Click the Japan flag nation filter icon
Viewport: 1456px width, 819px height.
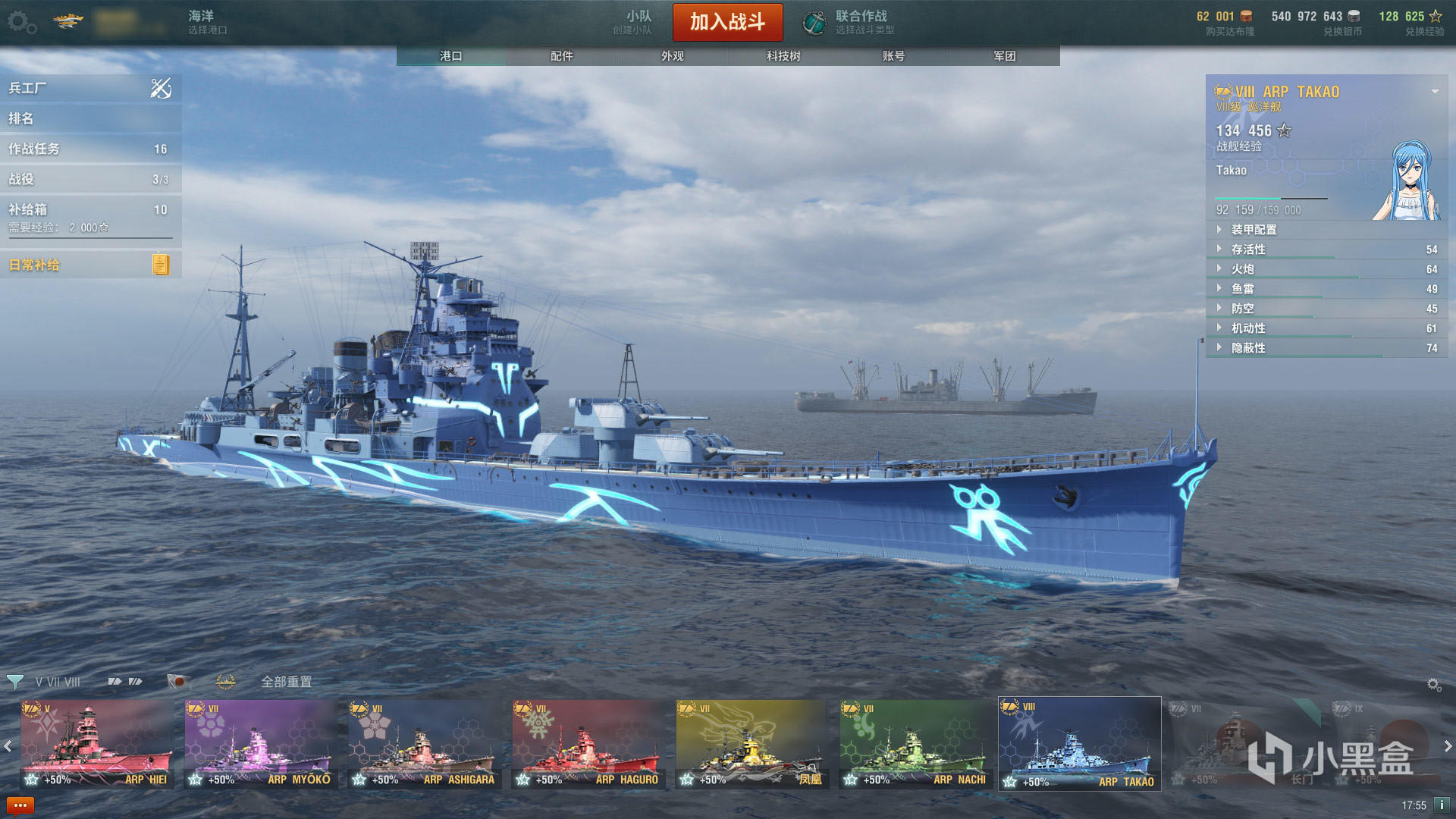178,681
